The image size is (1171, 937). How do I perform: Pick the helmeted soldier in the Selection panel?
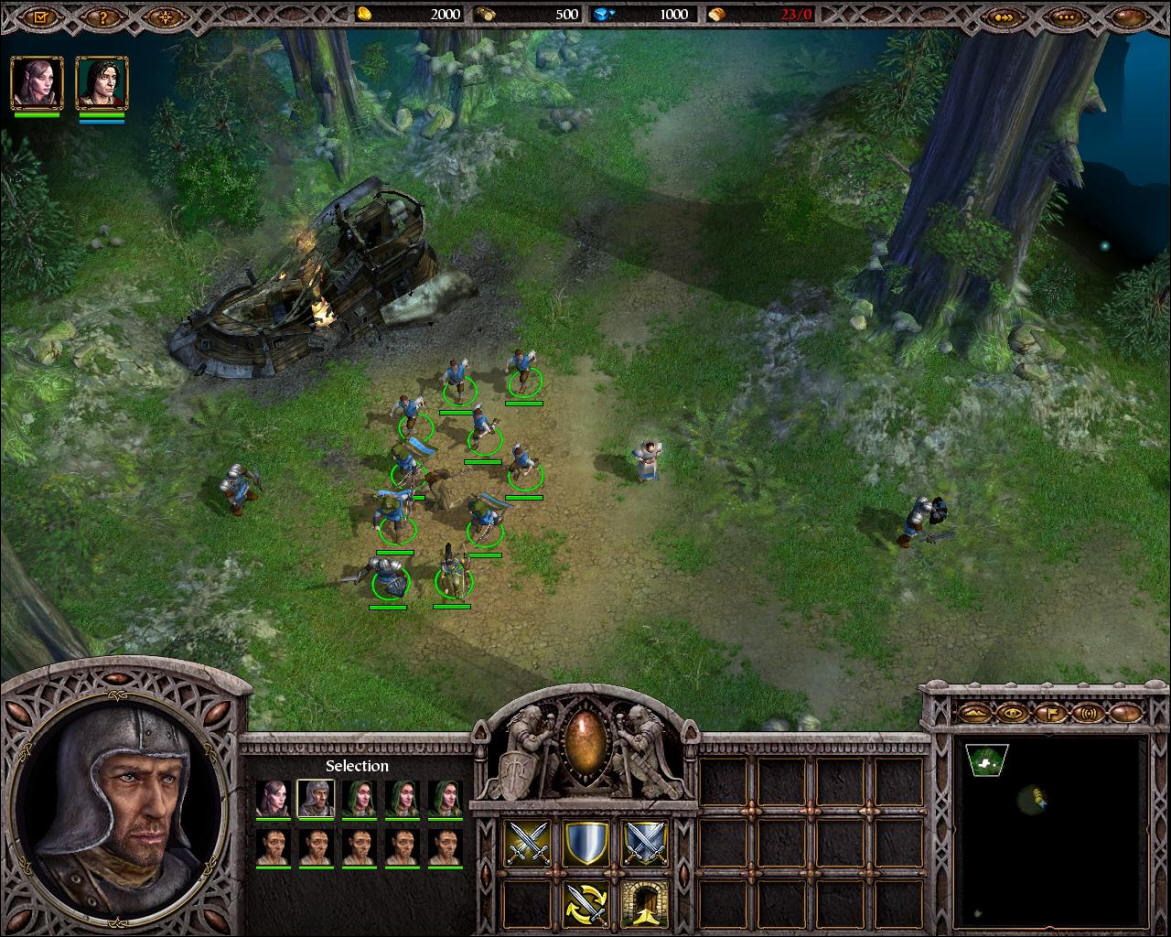[x=316, y=798]
